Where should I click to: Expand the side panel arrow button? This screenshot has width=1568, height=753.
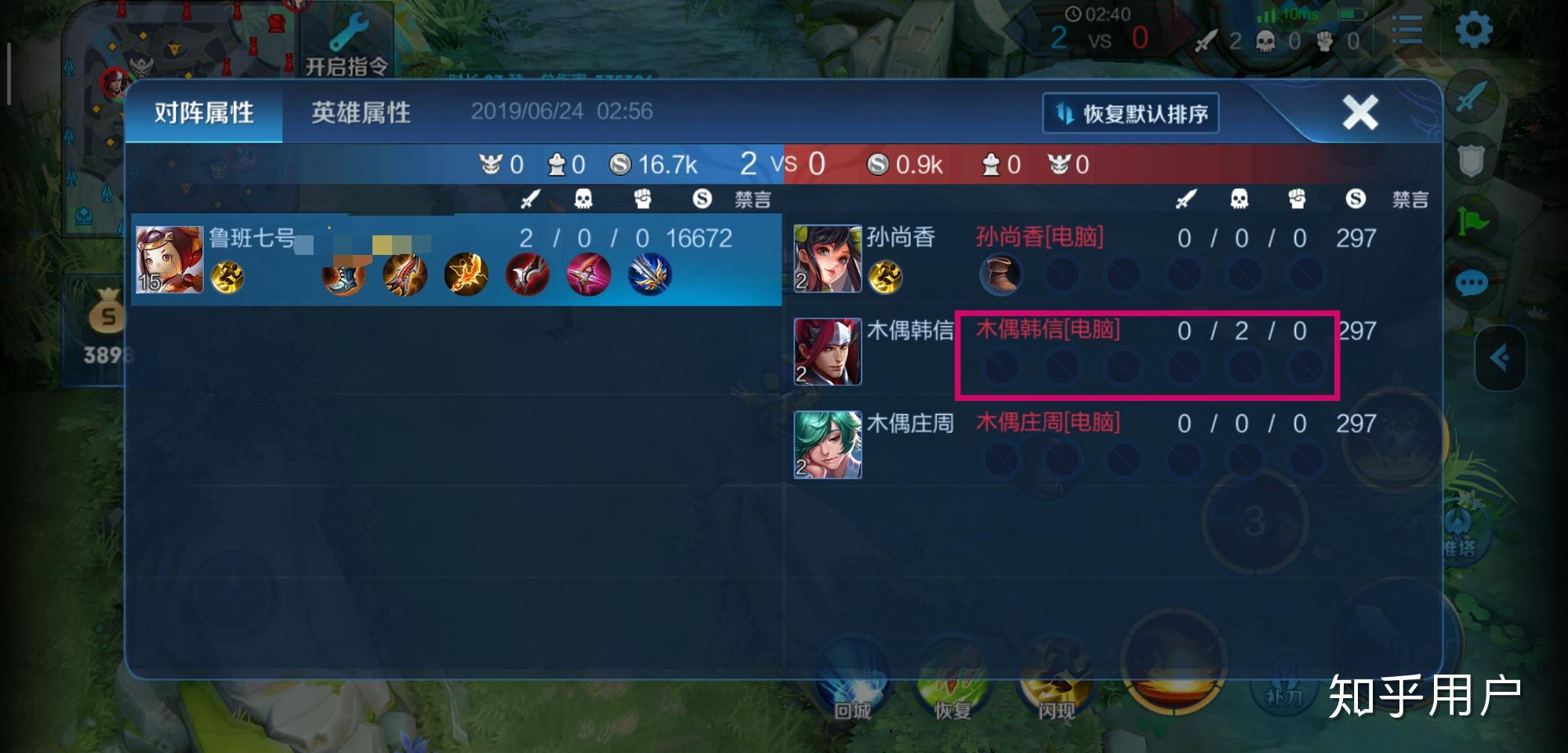[1500, 358]
